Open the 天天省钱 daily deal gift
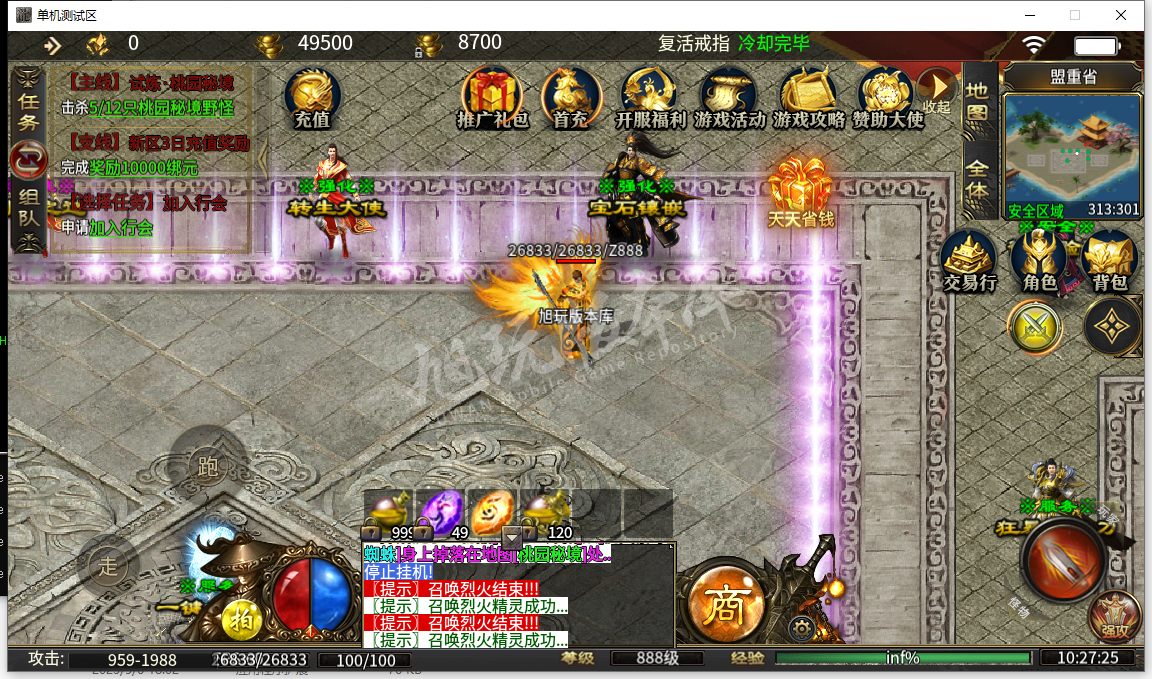This screenshot has height=679, width=1152. pos(801,192)
